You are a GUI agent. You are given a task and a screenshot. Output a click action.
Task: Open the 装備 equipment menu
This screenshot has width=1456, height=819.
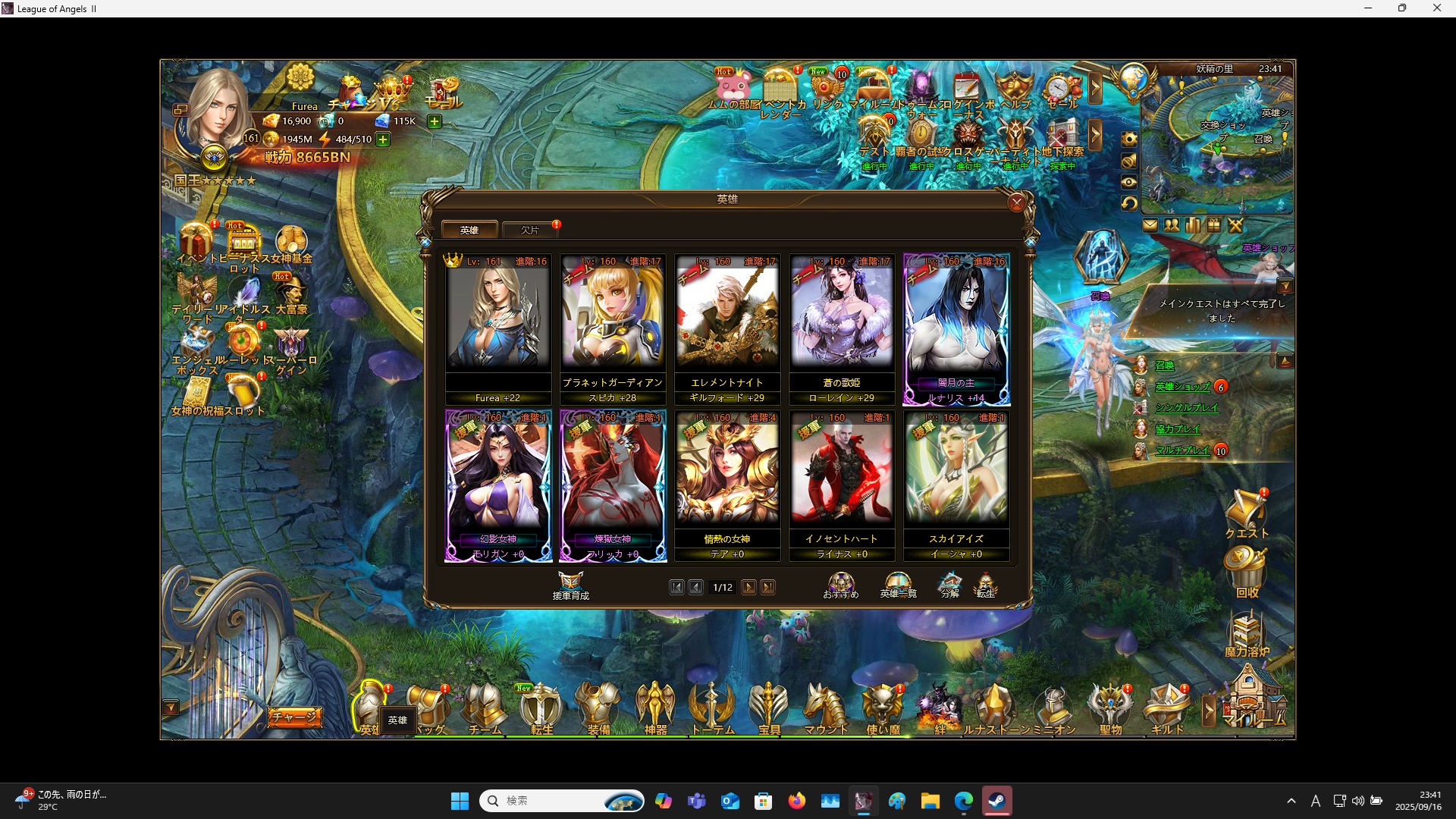click(x=598, y=708)
